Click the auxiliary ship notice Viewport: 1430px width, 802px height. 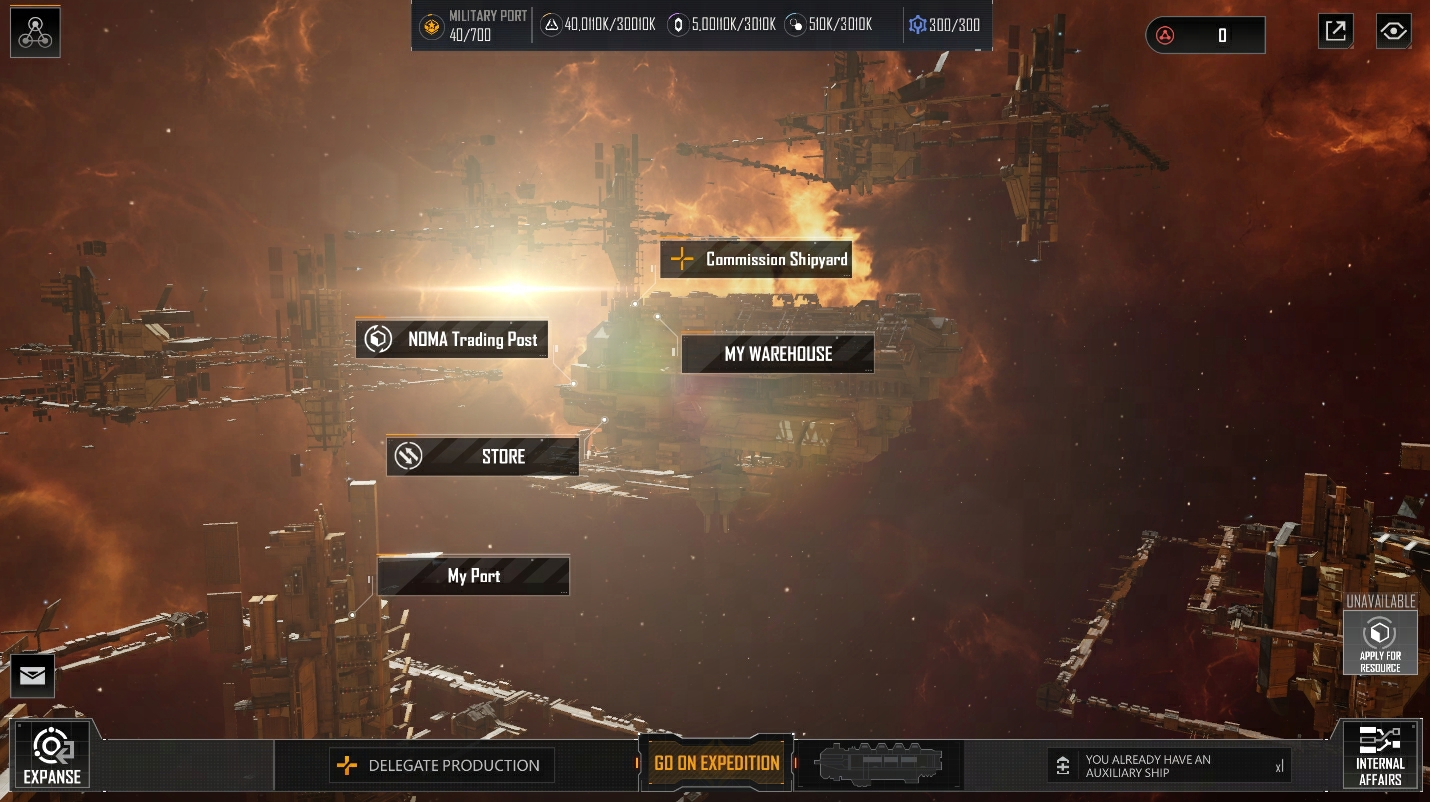1168,766
